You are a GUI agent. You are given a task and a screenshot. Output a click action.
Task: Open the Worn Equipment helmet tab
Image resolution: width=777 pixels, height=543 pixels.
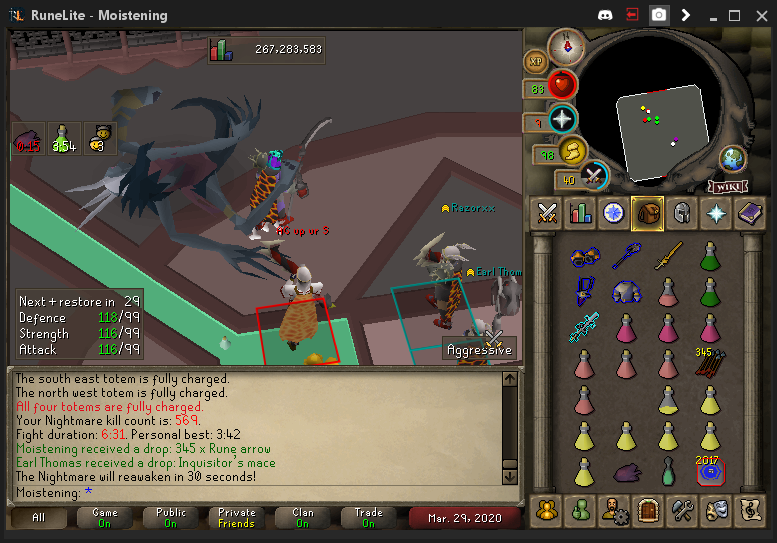pyautogui.click(x=682, y=212)
